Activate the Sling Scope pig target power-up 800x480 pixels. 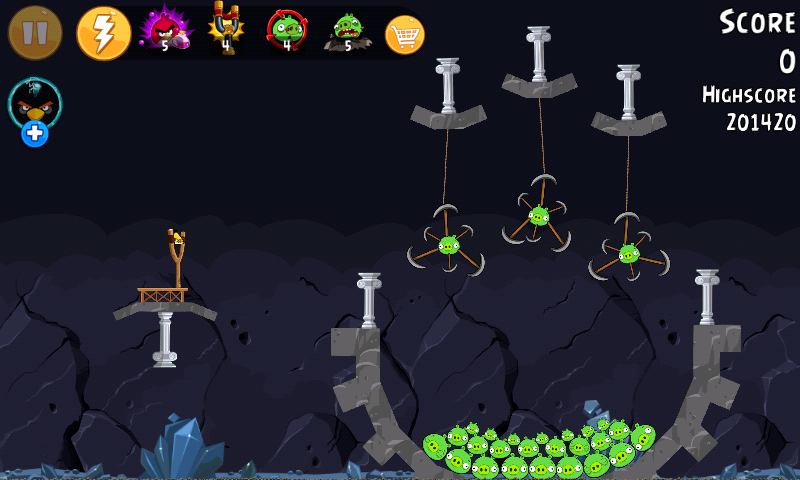coord(287,29)
